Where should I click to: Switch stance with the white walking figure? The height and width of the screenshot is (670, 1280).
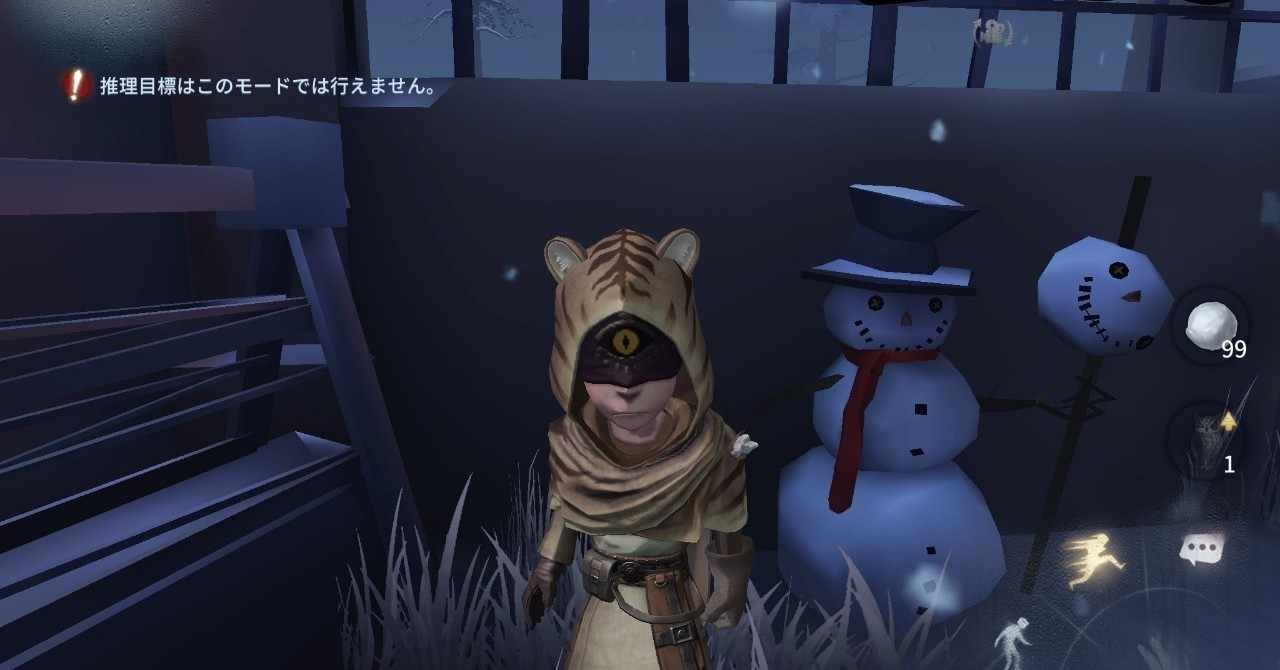coord(1012,640)
